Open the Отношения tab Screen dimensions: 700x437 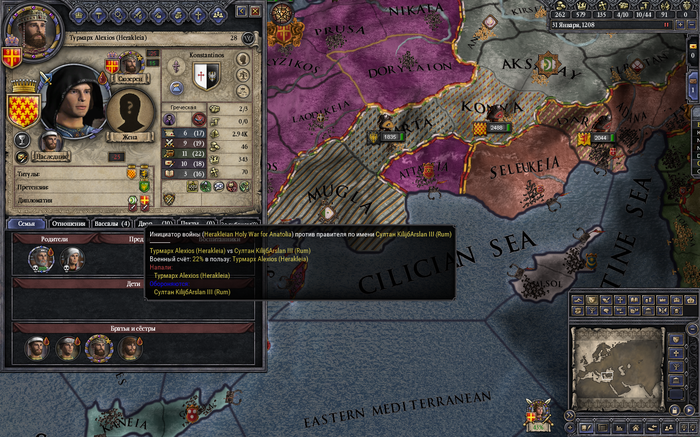(x=68, y=223)
